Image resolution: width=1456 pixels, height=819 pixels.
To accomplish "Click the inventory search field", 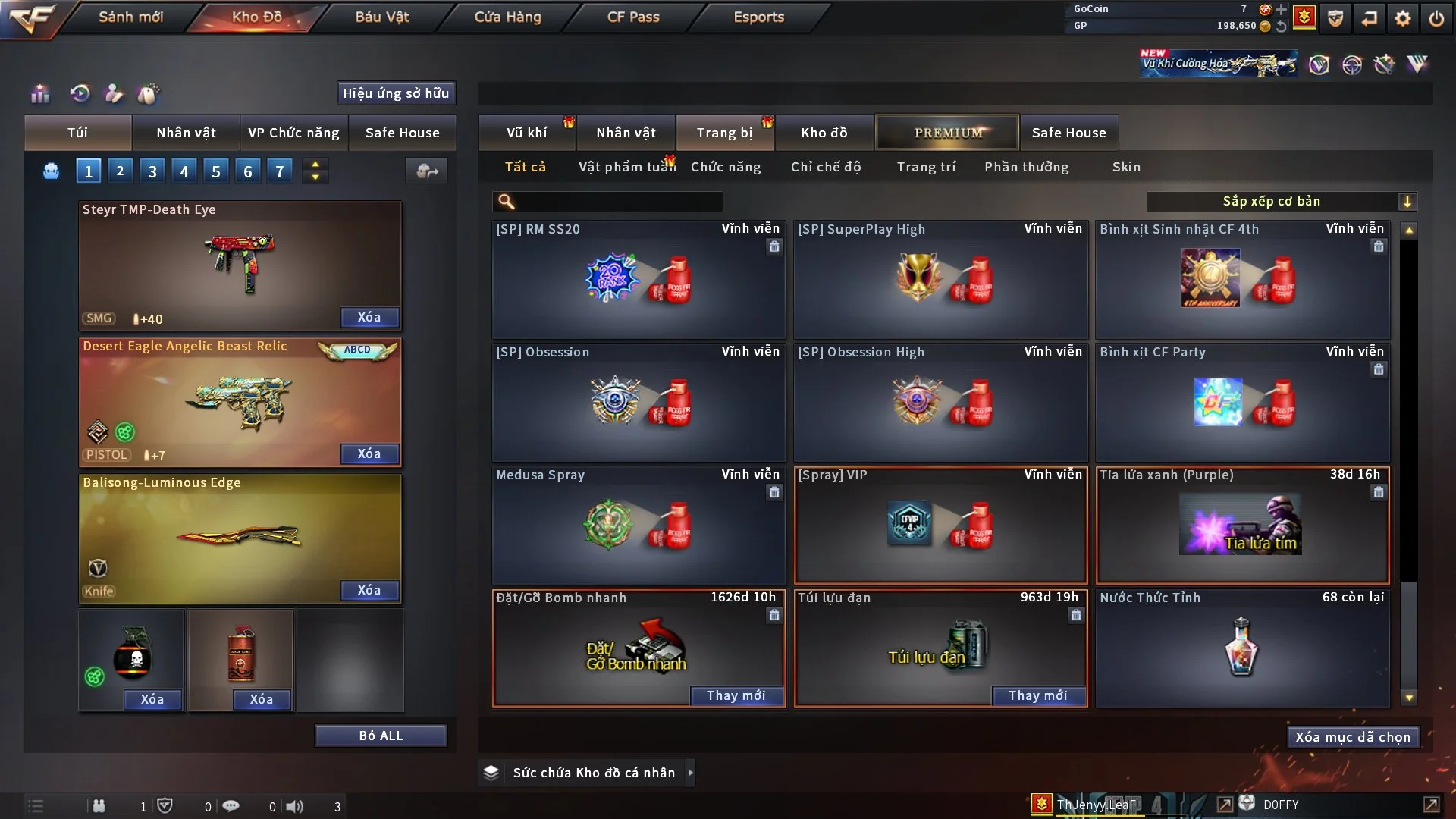I will (618, 201).
